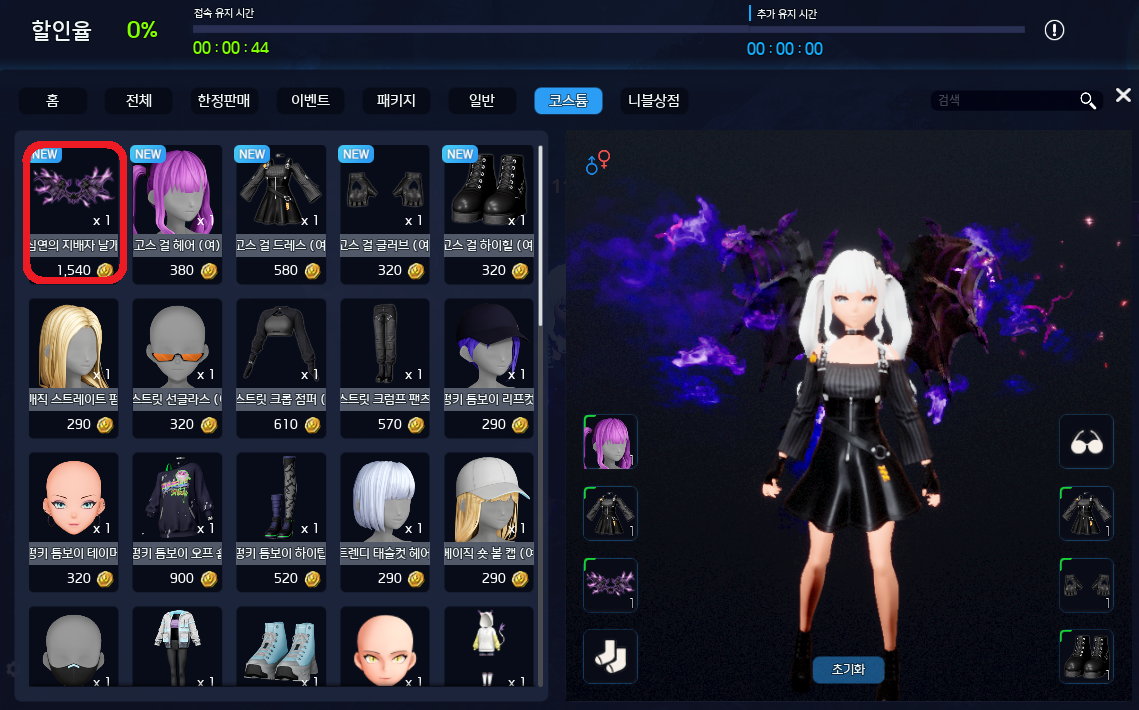This screenshot has height=710, width=1139.
Task: Click the socks equipment slot
Action: click(x=610, y=657)
